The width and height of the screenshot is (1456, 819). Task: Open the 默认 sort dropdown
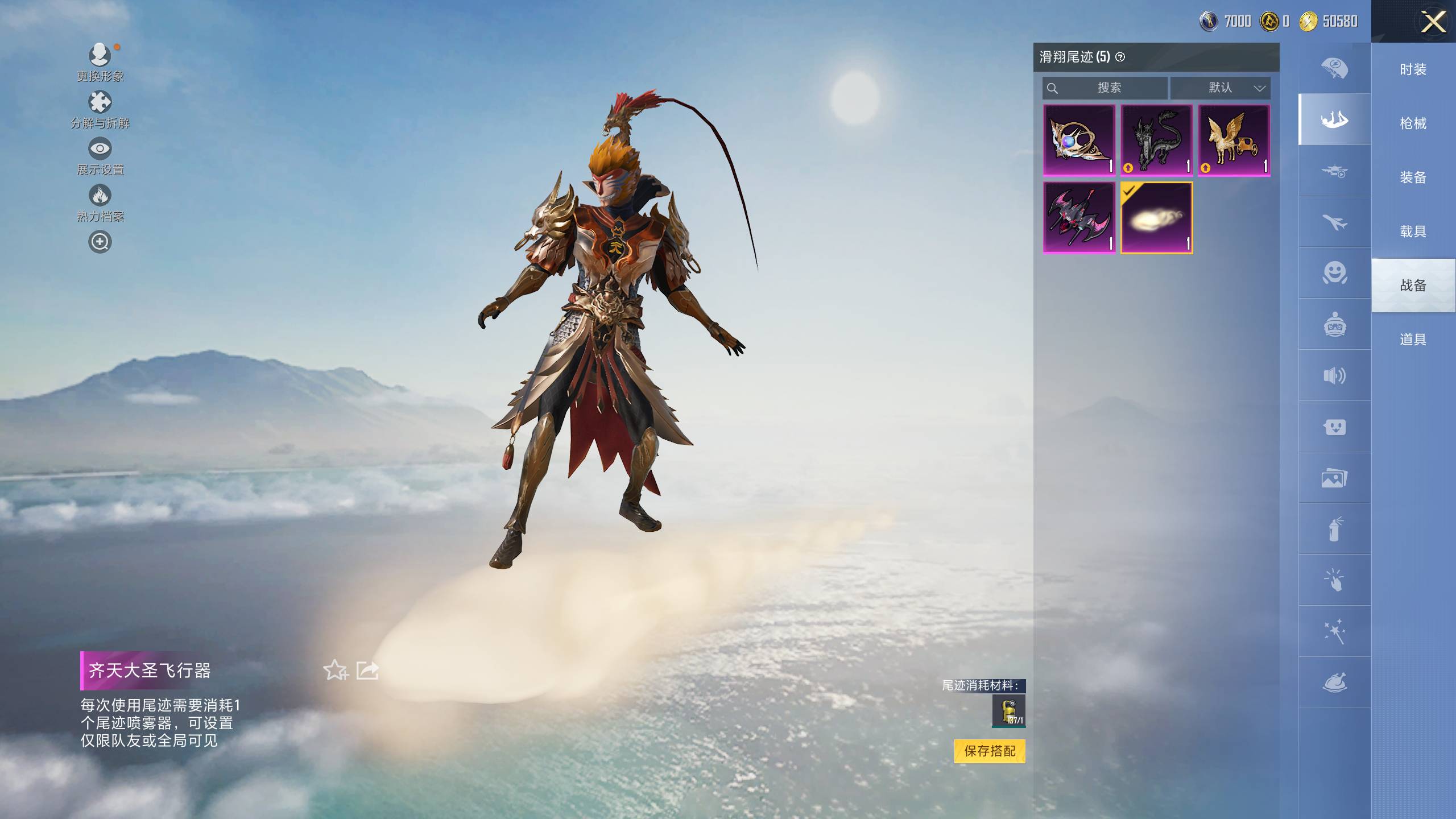(x=1220, y=88)
